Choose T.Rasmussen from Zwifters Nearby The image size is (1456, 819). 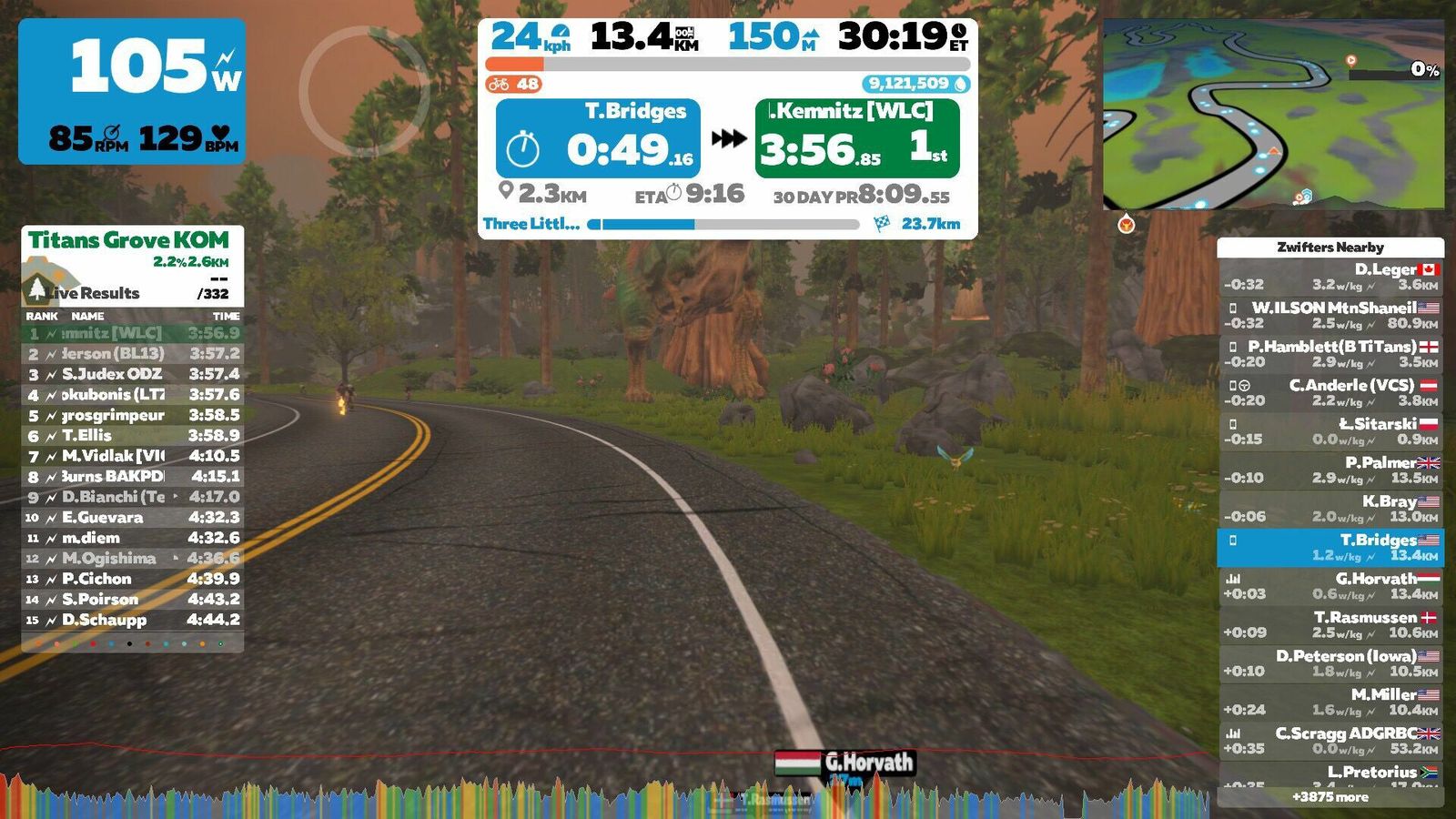tap(1330, 624)
